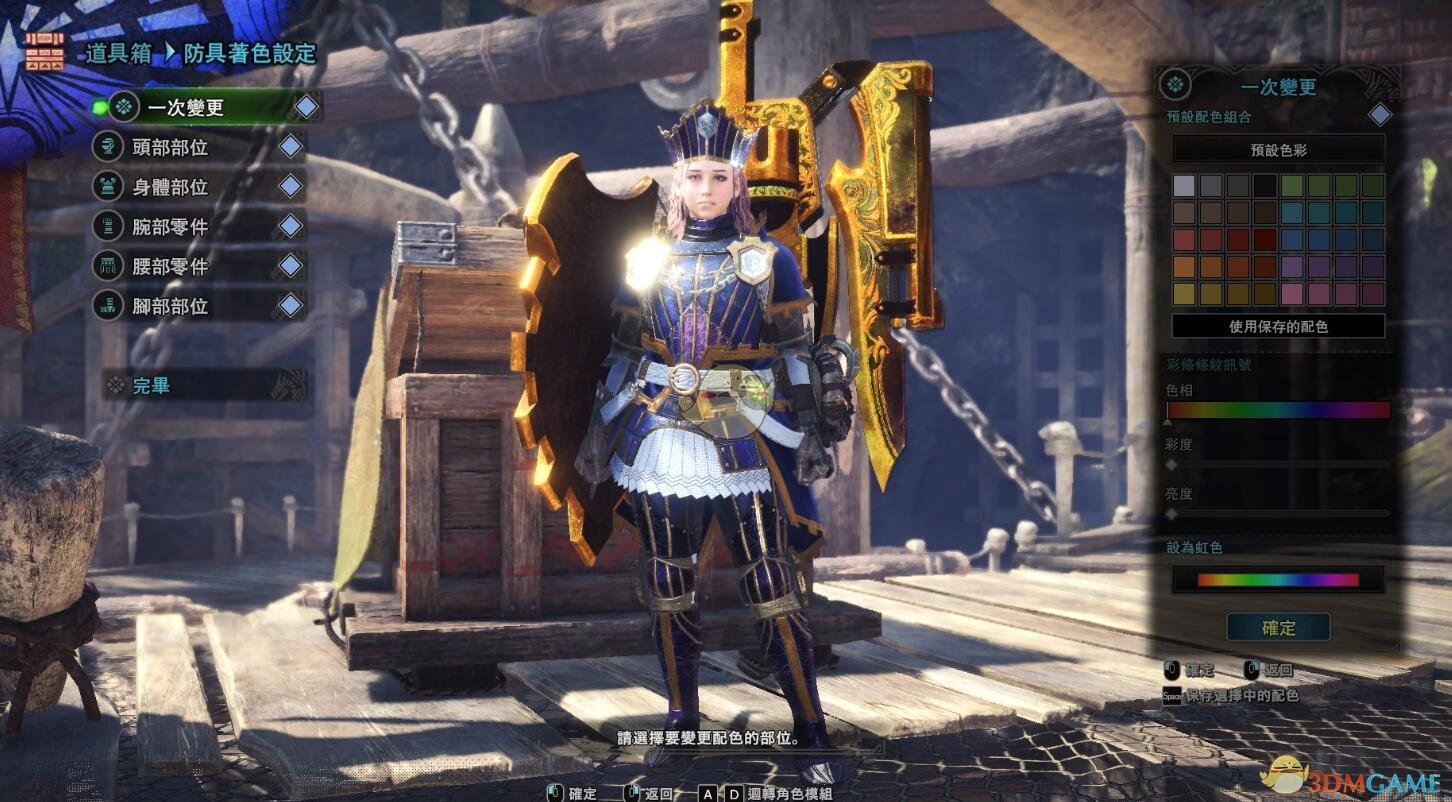Viewport: 1452px width, 802px height.
Task: Choose the brightest pink swatch
Action: point(1292,294)
